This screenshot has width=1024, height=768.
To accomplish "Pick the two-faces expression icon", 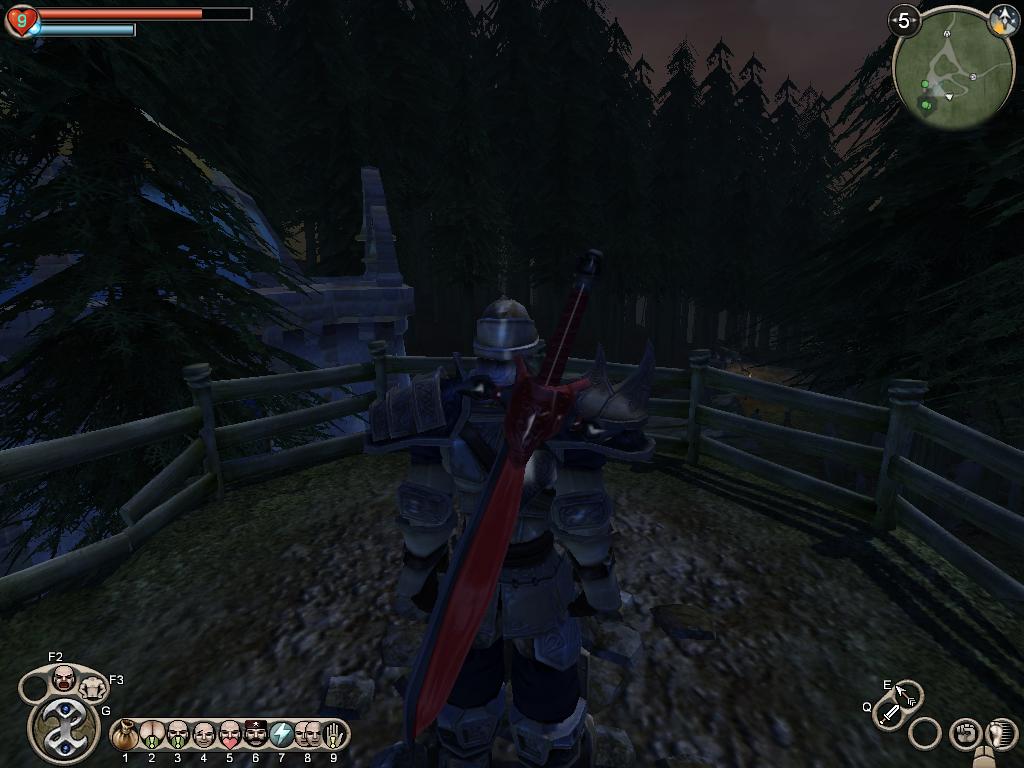I will click(x=308, y=735).
